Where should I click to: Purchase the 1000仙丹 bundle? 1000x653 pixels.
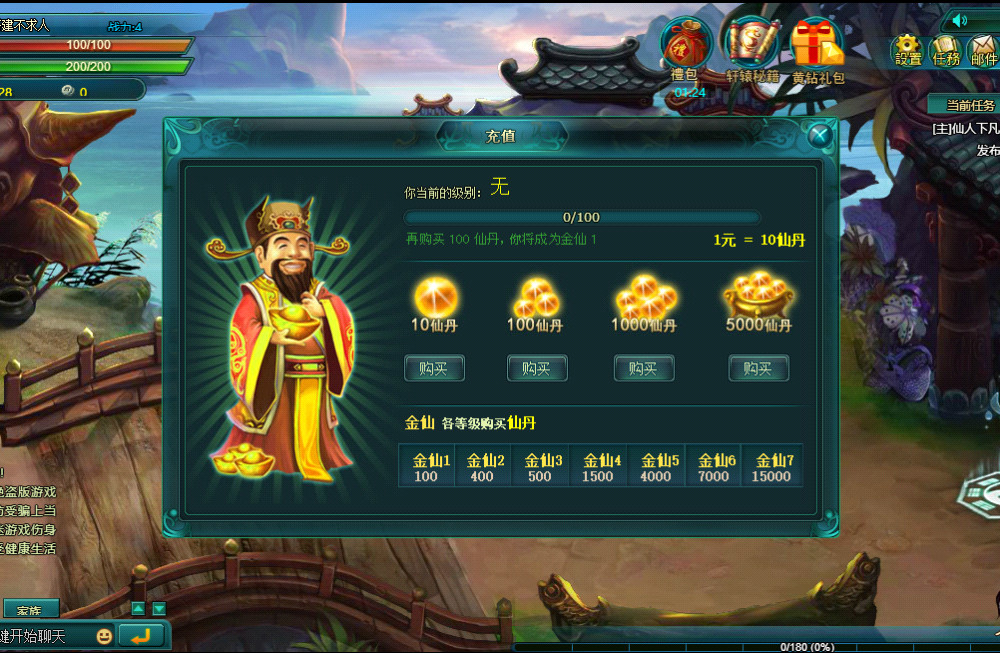(x=643, y=368)
